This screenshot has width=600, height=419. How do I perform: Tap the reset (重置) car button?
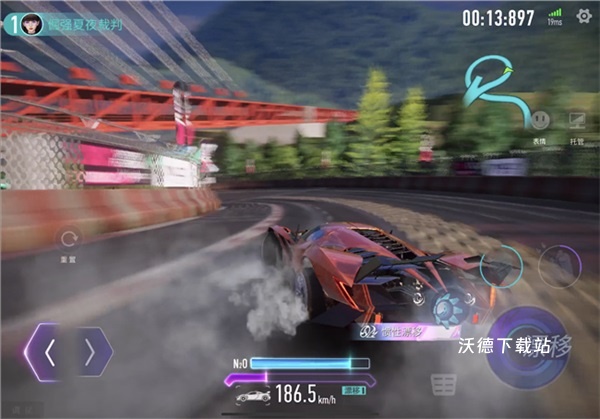pos(69,240)
